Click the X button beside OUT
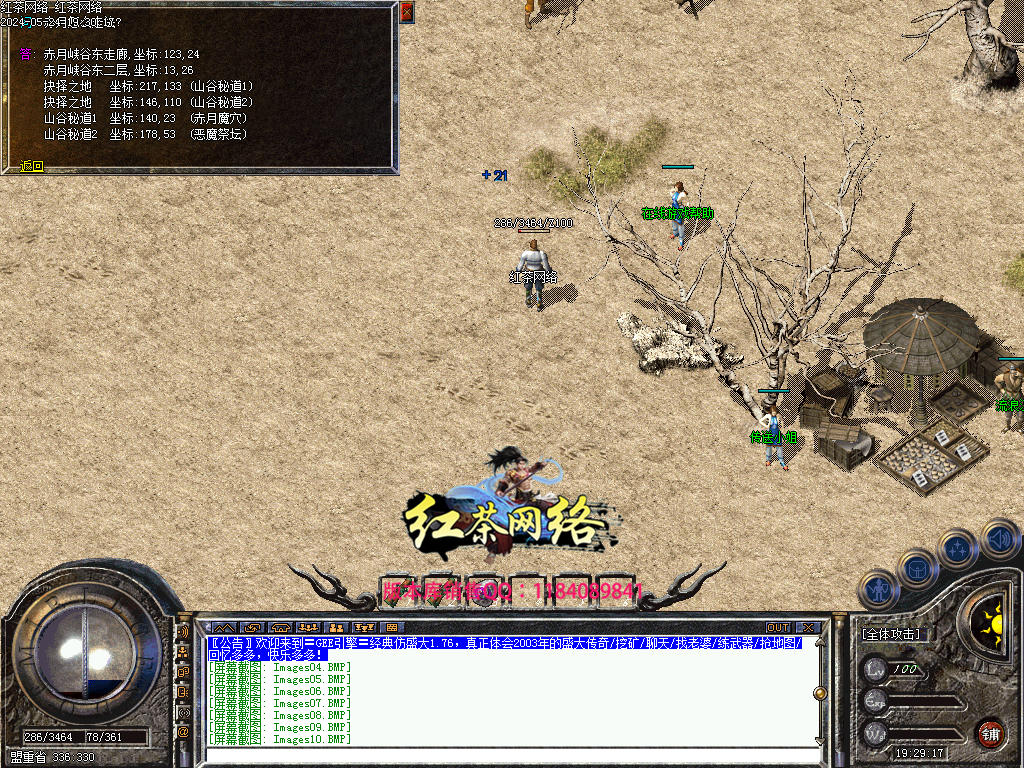 808,628
